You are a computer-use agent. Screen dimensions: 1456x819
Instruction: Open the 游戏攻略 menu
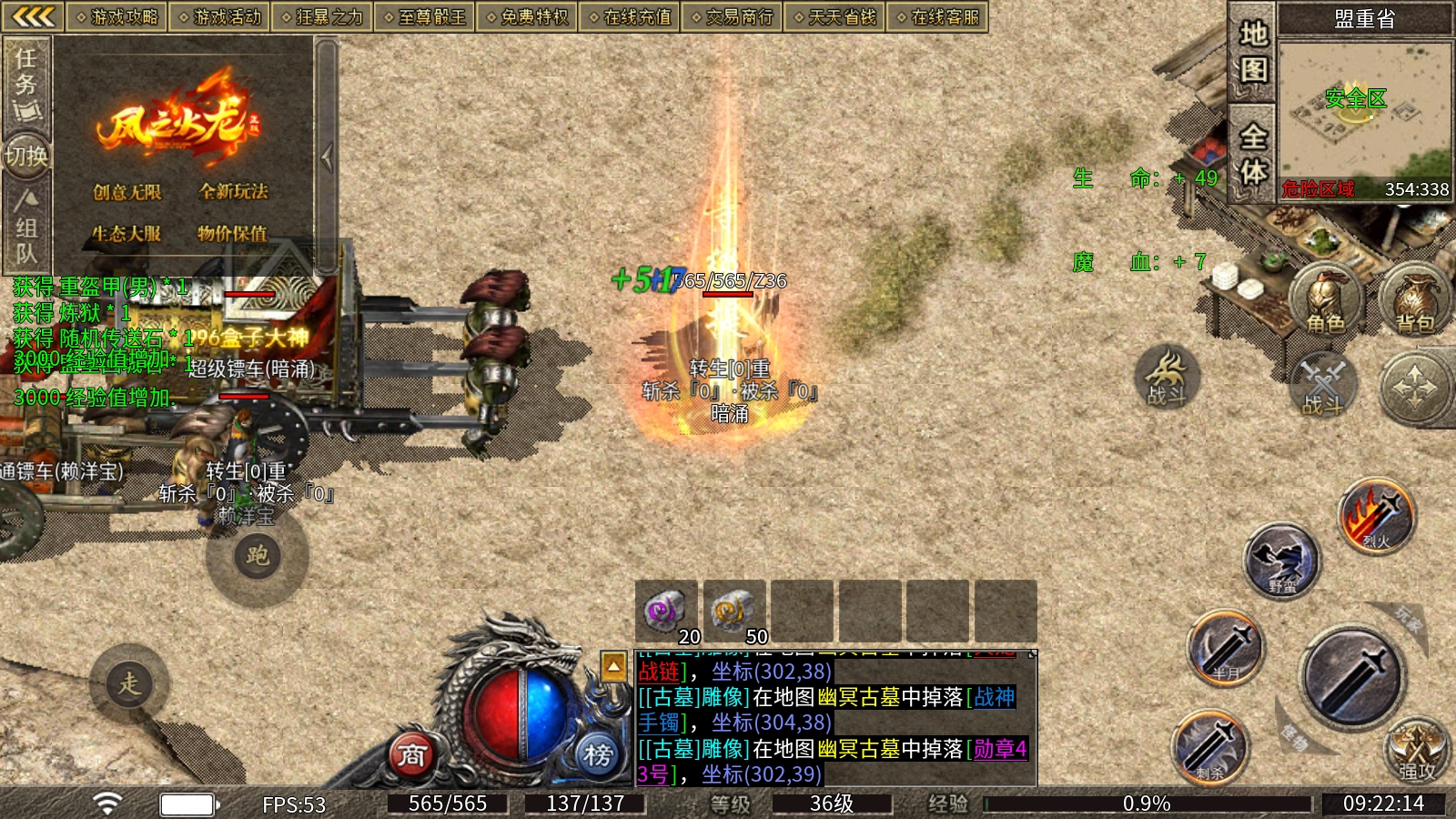[x=116, y=16]
